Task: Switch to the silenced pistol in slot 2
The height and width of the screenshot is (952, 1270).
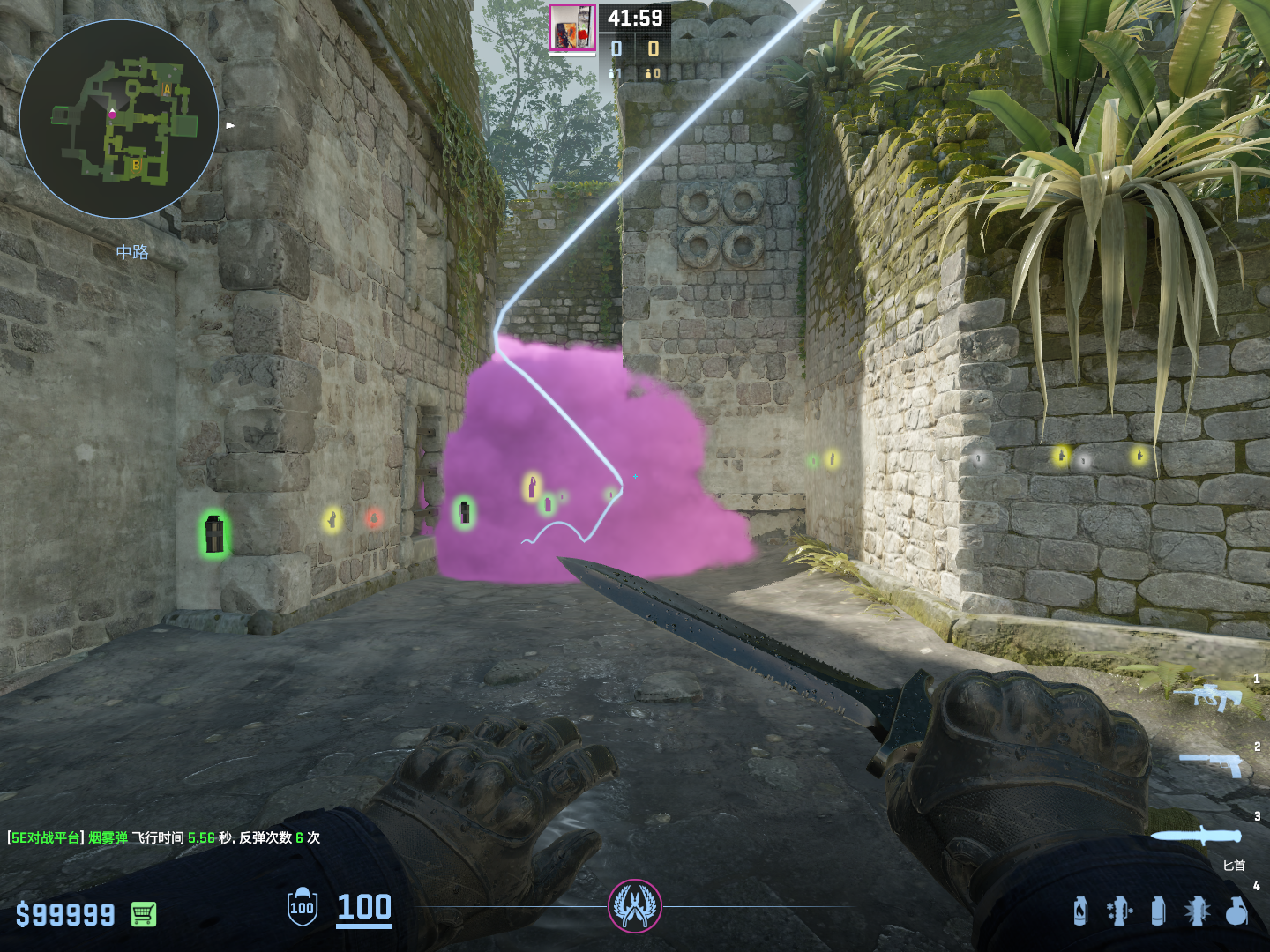Action: point(1212,763)
